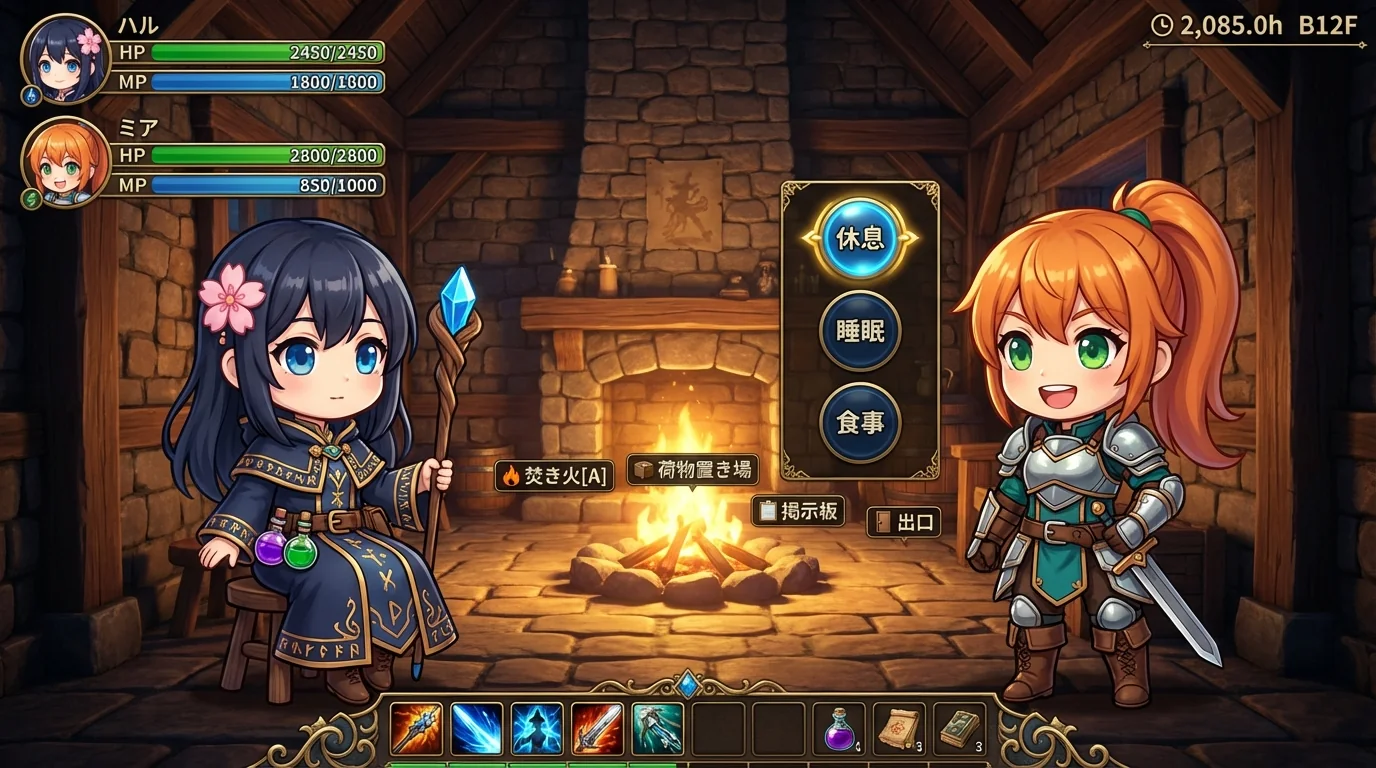This screenshot has width=1376, height=768.
Task: Select Mia's character portrait
Action: click(62, 165)
